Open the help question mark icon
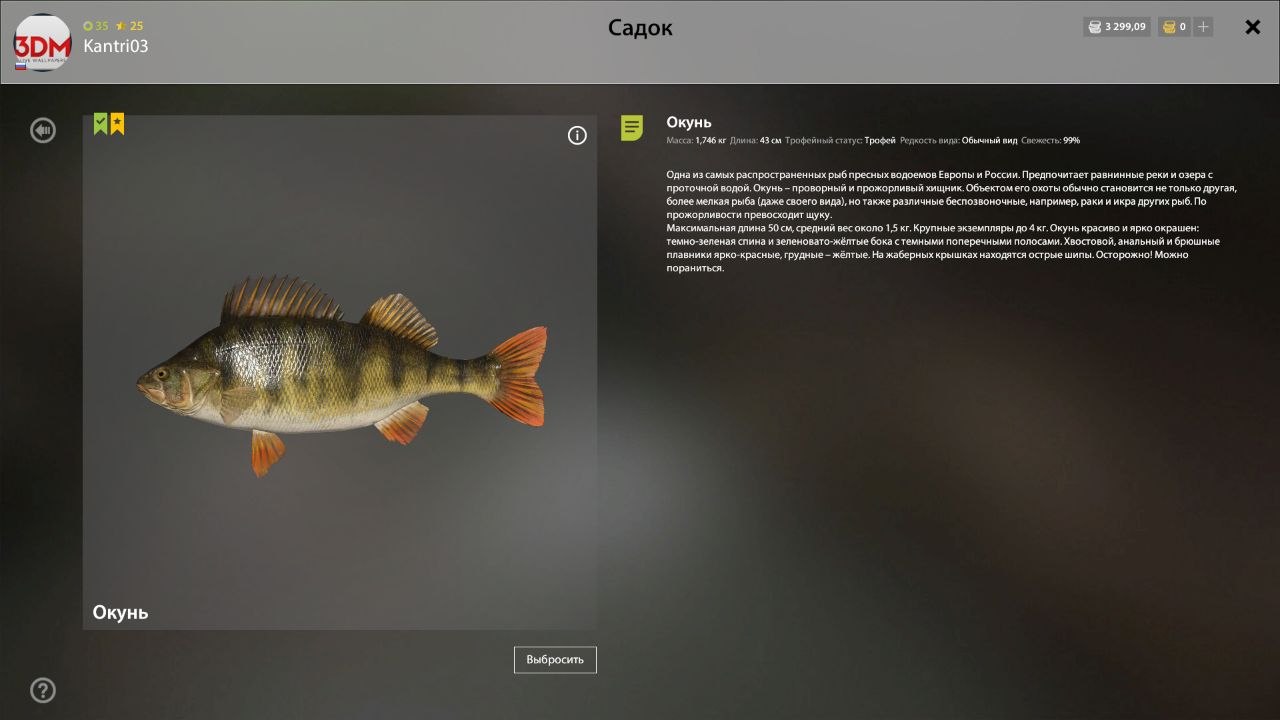Image resolution: width=1280 pixels, height=720 pixels. (x=42, y=690)
